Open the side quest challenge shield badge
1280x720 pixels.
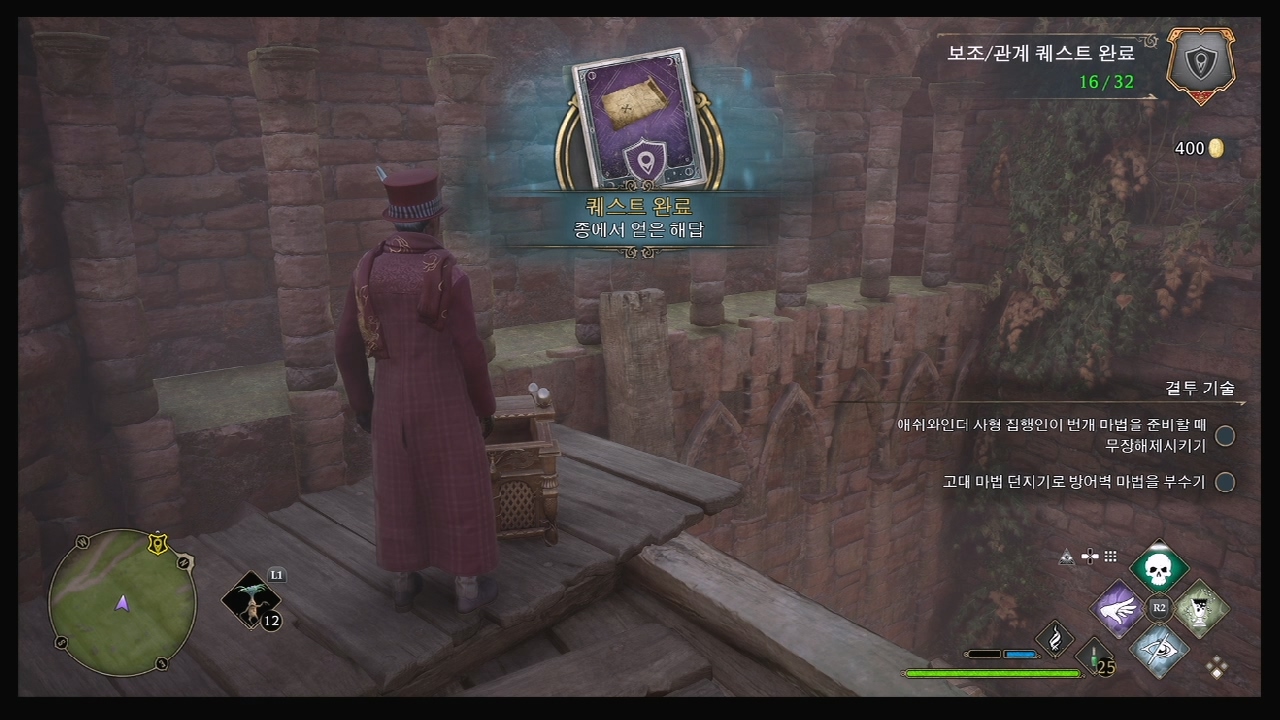(x=1200, y=66)
